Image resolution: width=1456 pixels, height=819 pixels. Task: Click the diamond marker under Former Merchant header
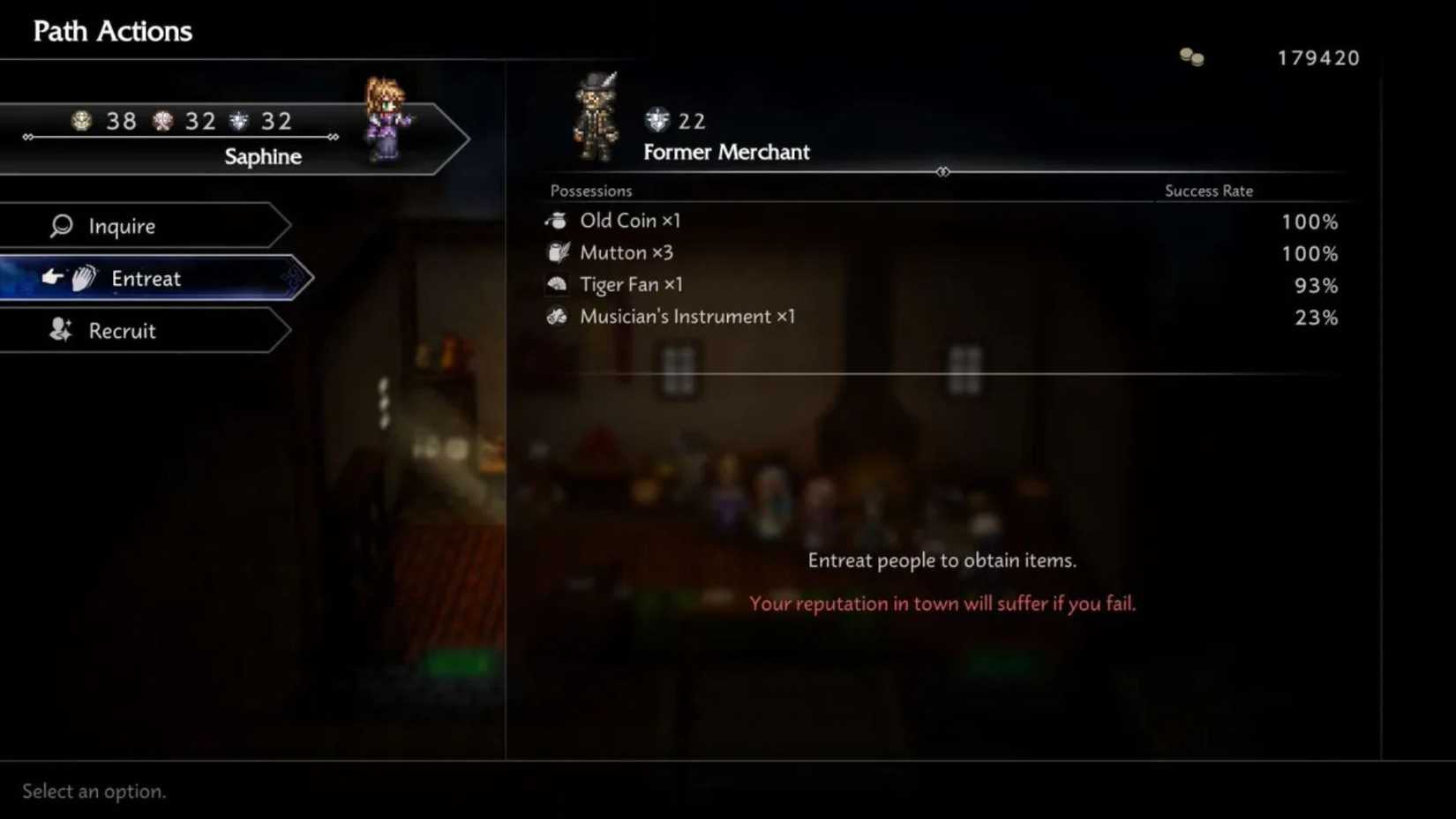pos(942,172)
